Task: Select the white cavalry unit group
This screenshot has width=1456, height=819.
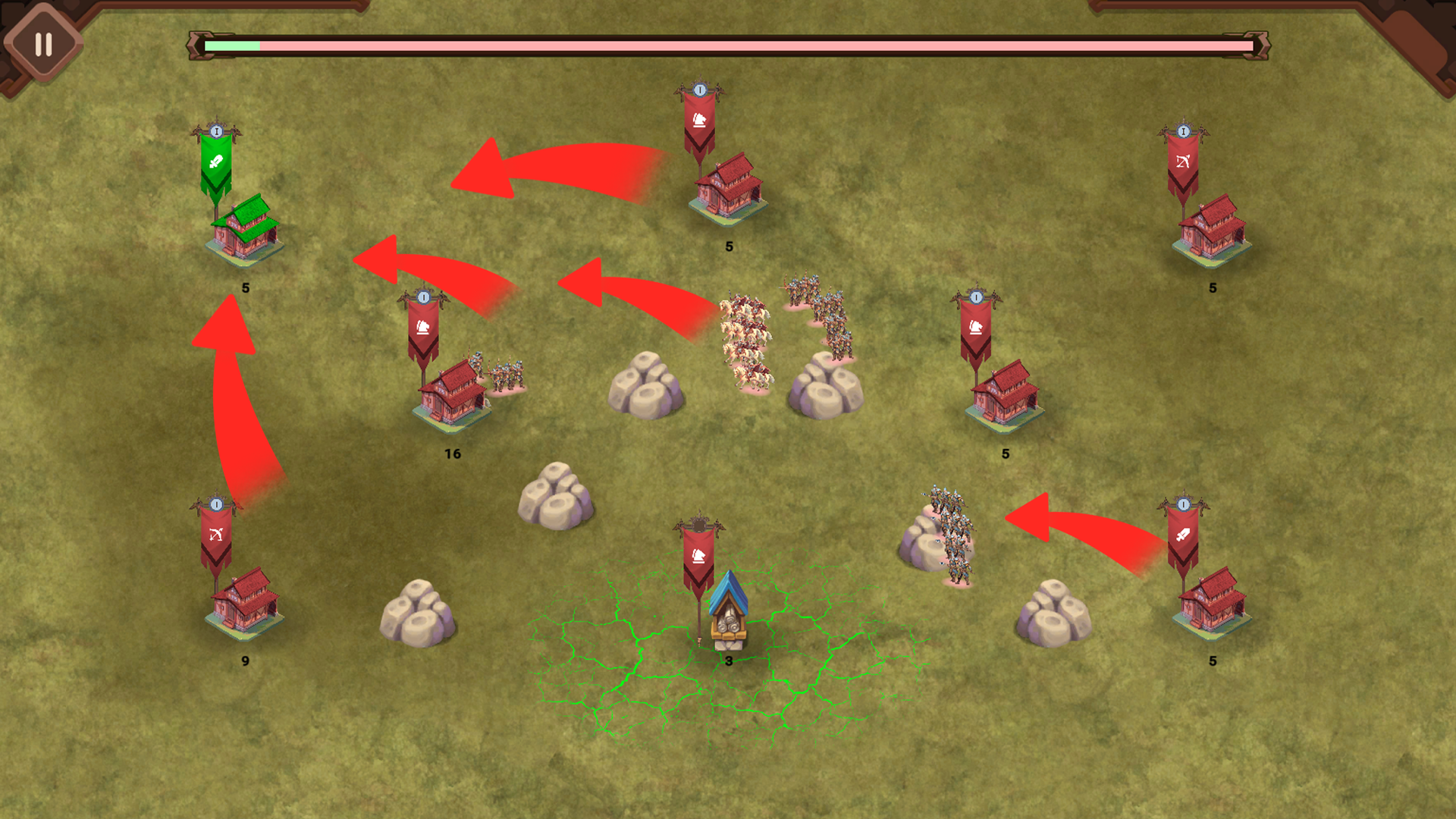Action: tap(747, 334)
